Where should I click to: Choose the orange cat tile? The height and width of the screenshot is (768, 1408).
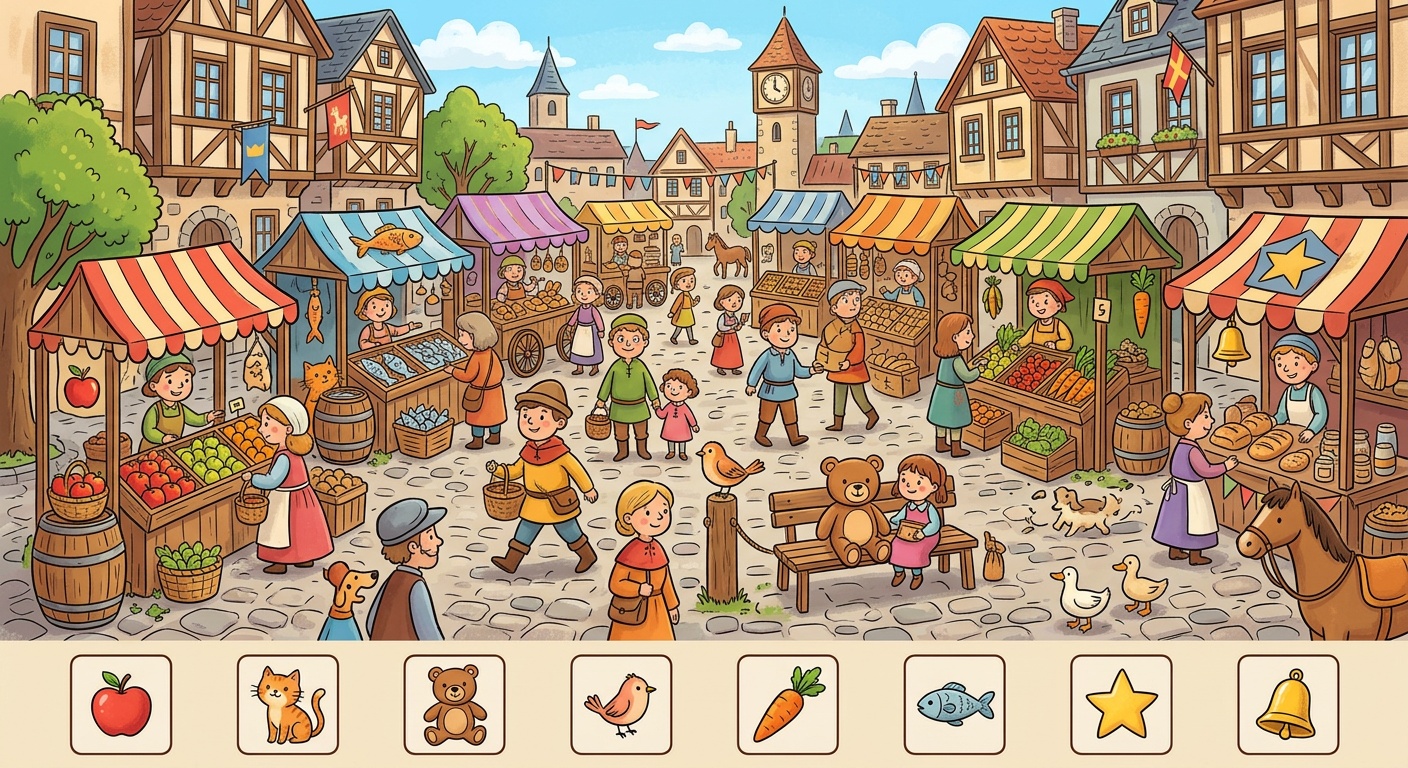pyautogui.click(x=288, y=704)
